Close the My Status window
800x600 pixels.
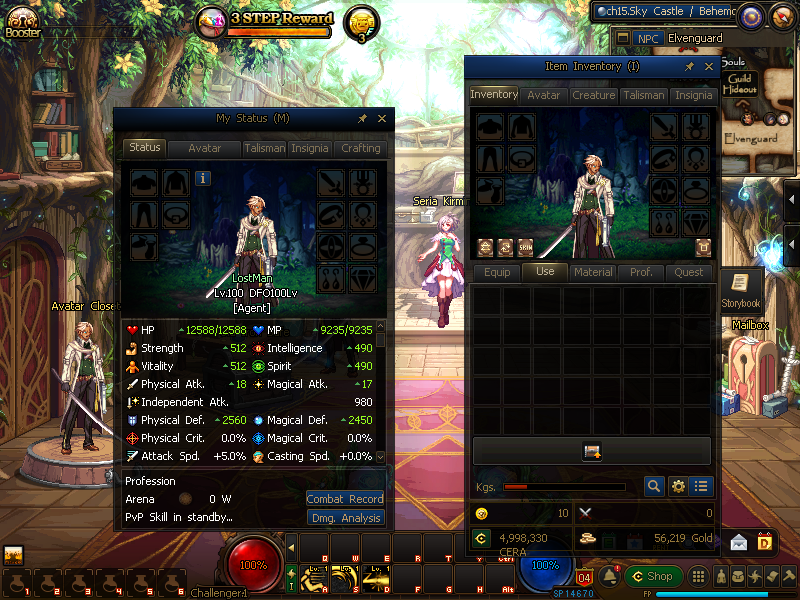click(382, 118)
